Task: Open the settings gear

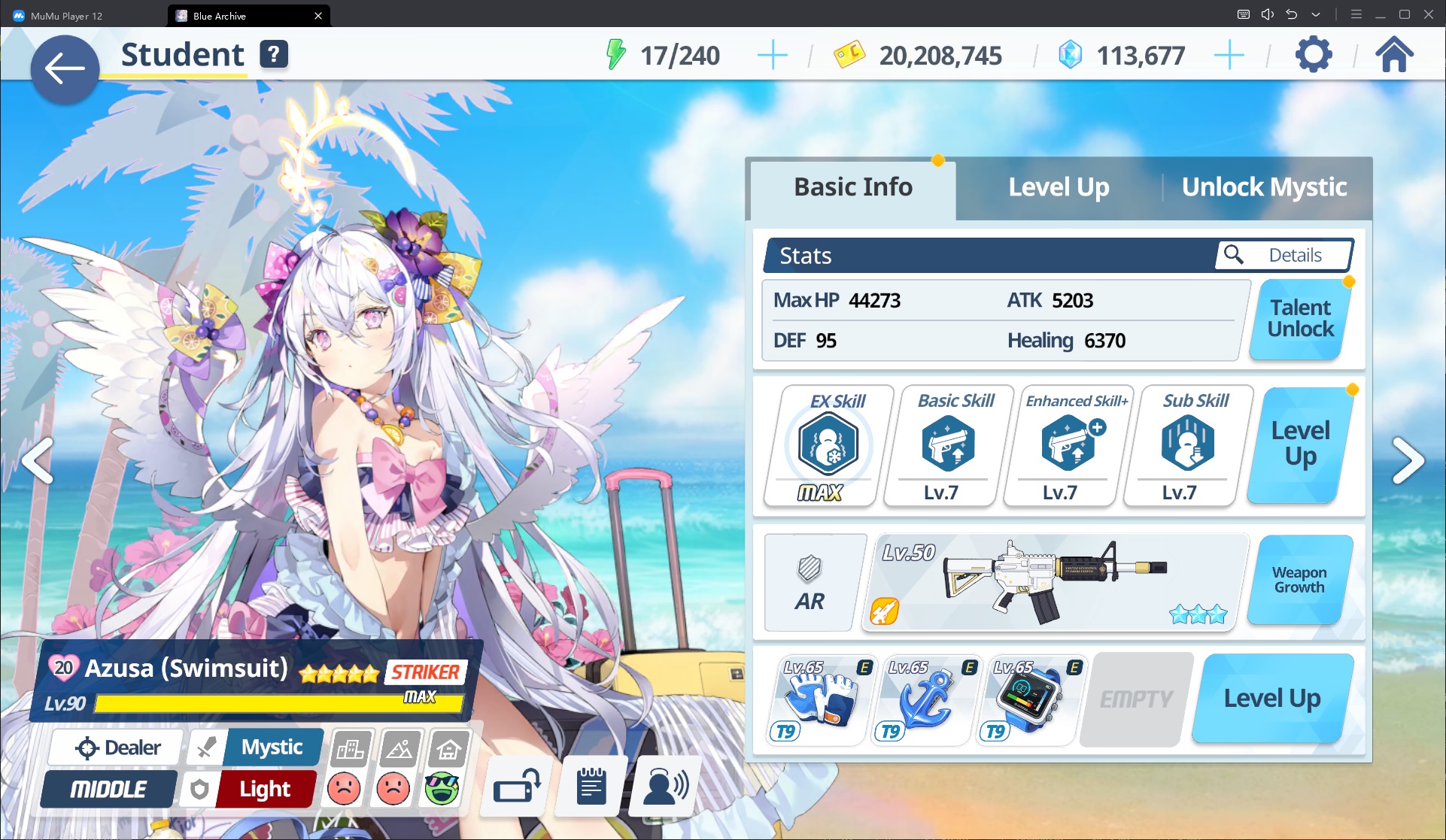Action: [x=1313, y=55]
